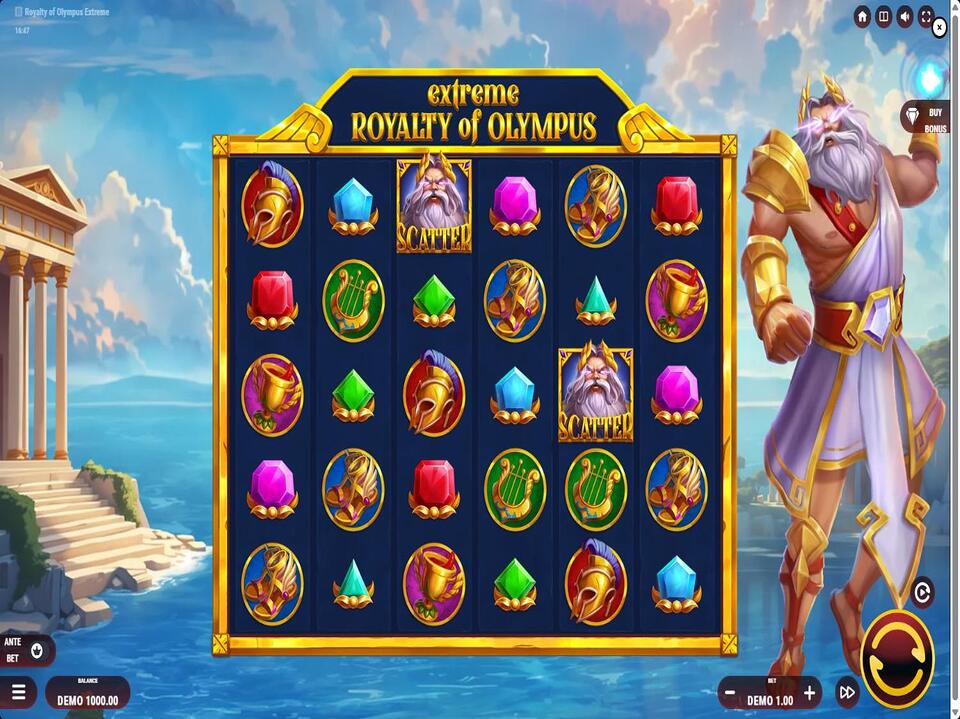The image size is (960, 719).
Task: Mute the game sound
Action: coord(905,17)
